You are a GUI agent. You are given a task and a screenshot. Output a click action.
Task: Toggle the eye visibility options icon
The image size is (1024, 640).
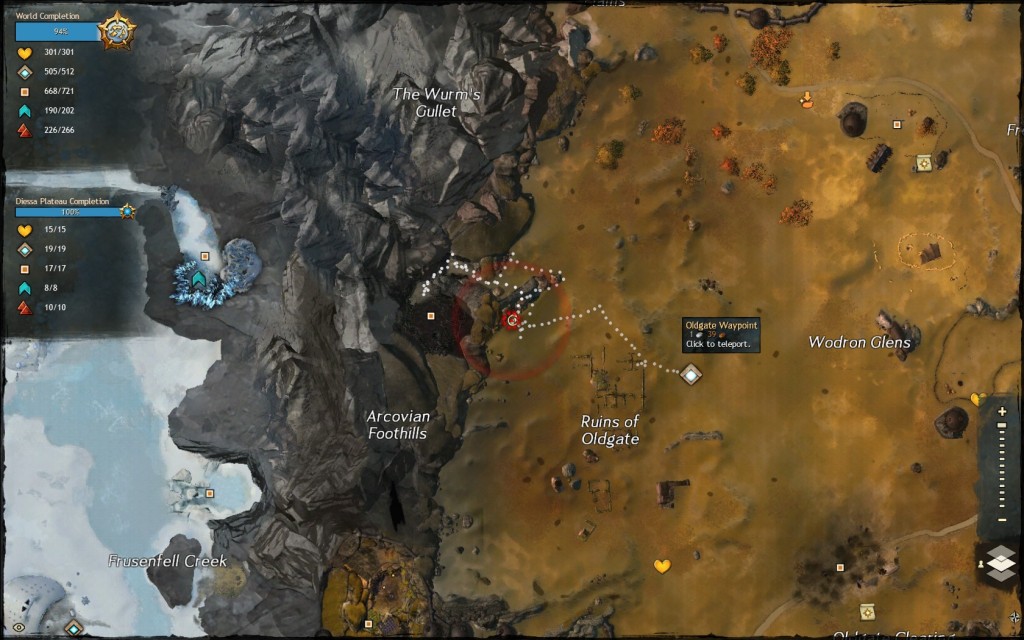pyautogui.click(x=18, y=627)
